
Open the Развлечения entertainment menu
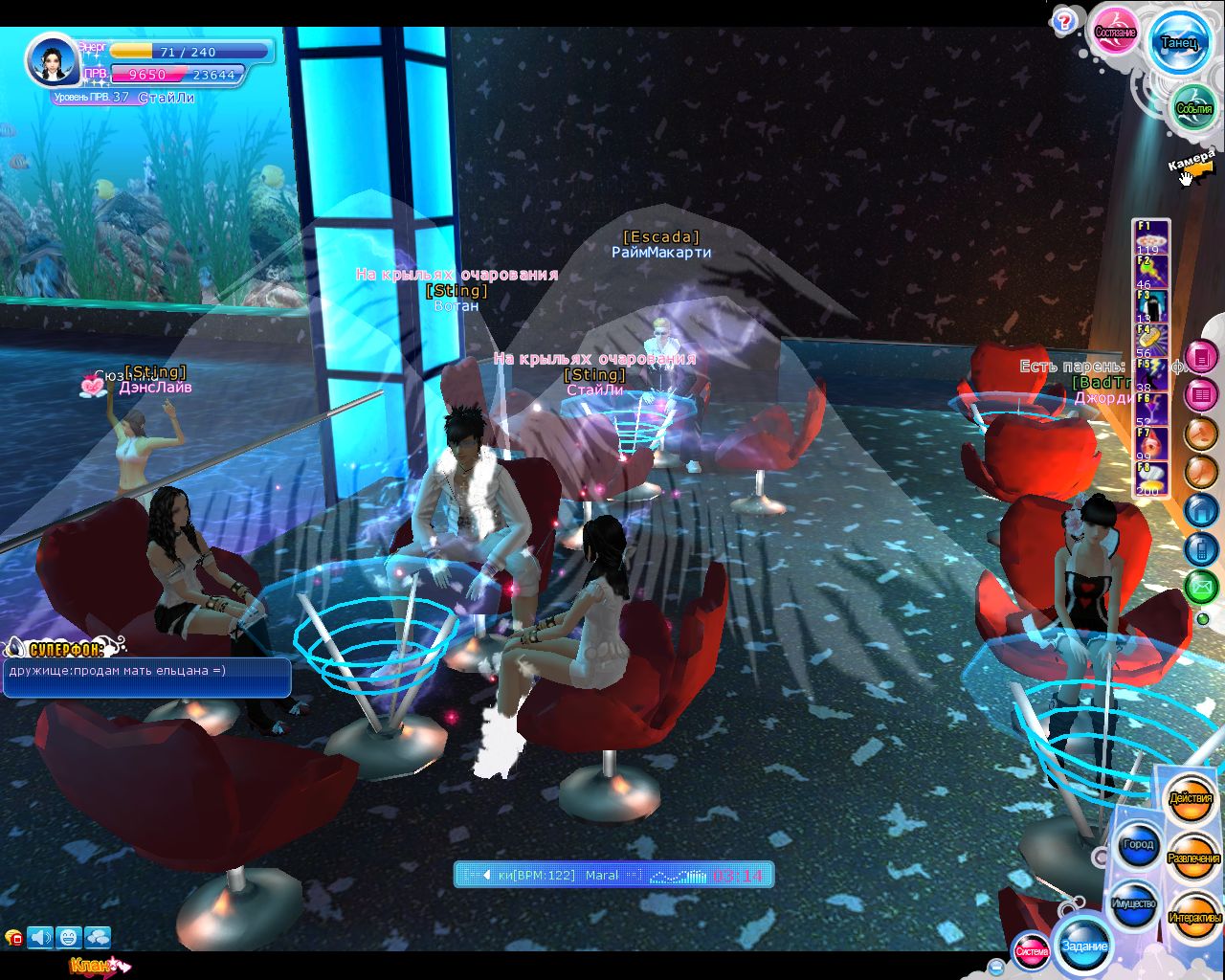click(x=1193, y=858)
